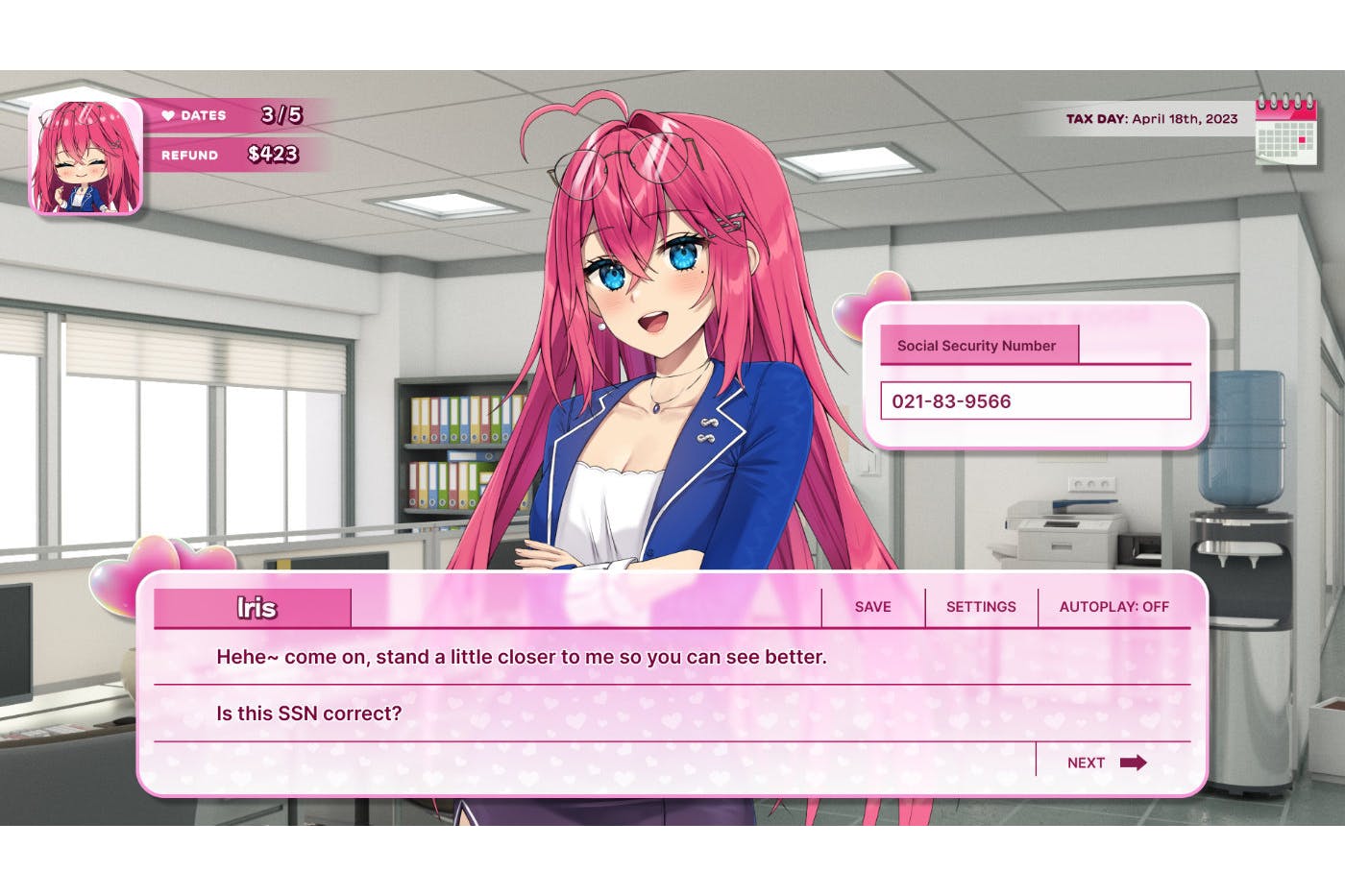Click the small heart on the calendar graphic
1345x896 pixels.
[1302, 140]
